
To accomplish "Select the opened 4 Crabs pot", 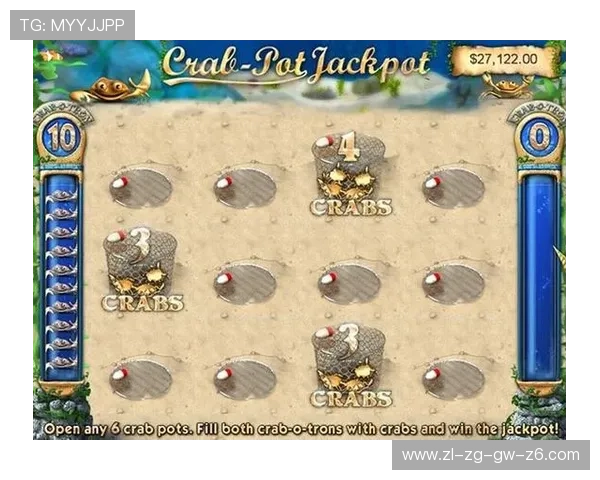I will tap(349, 172).
